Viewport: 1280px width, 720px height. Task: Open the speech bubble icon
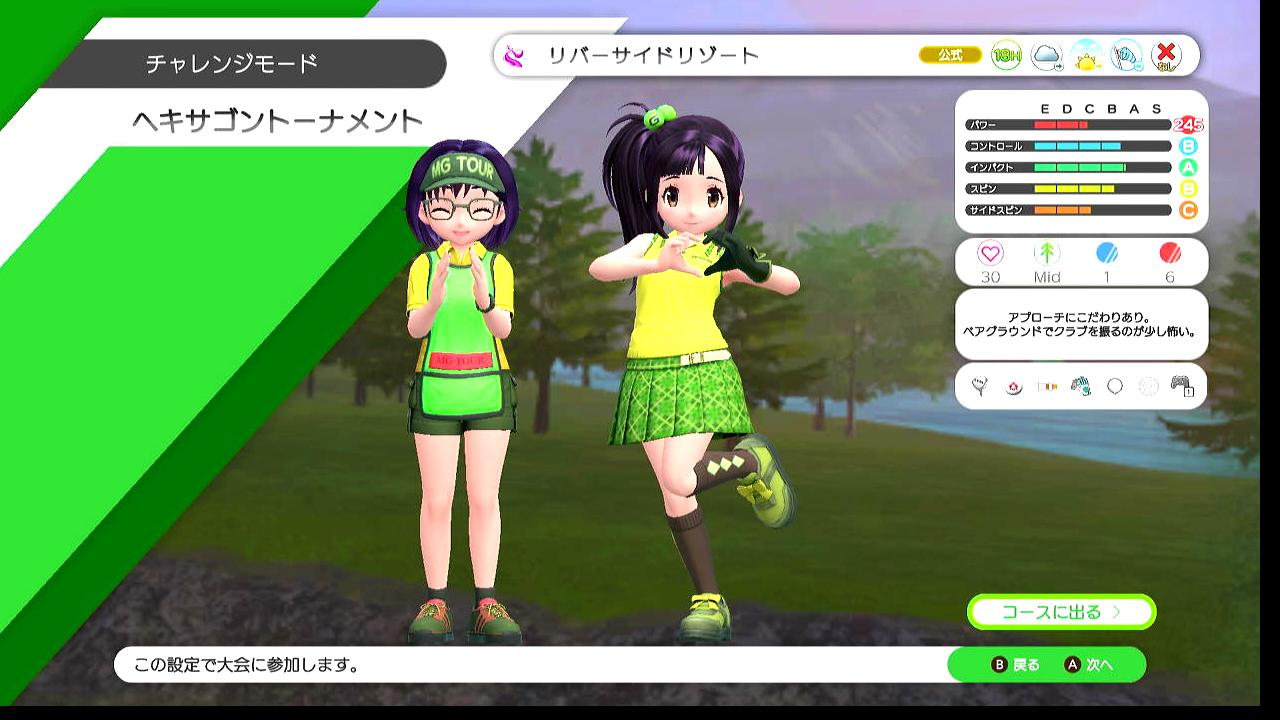pyautogui.click(x=1115, y=386)
